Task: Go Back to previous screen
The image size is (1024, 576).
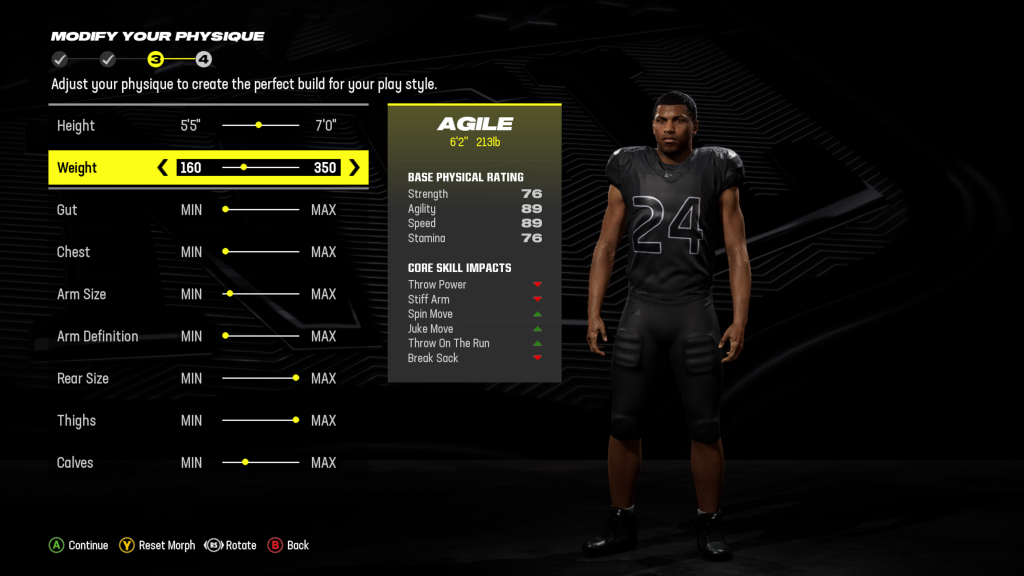Action: click(x=288, y=545)
